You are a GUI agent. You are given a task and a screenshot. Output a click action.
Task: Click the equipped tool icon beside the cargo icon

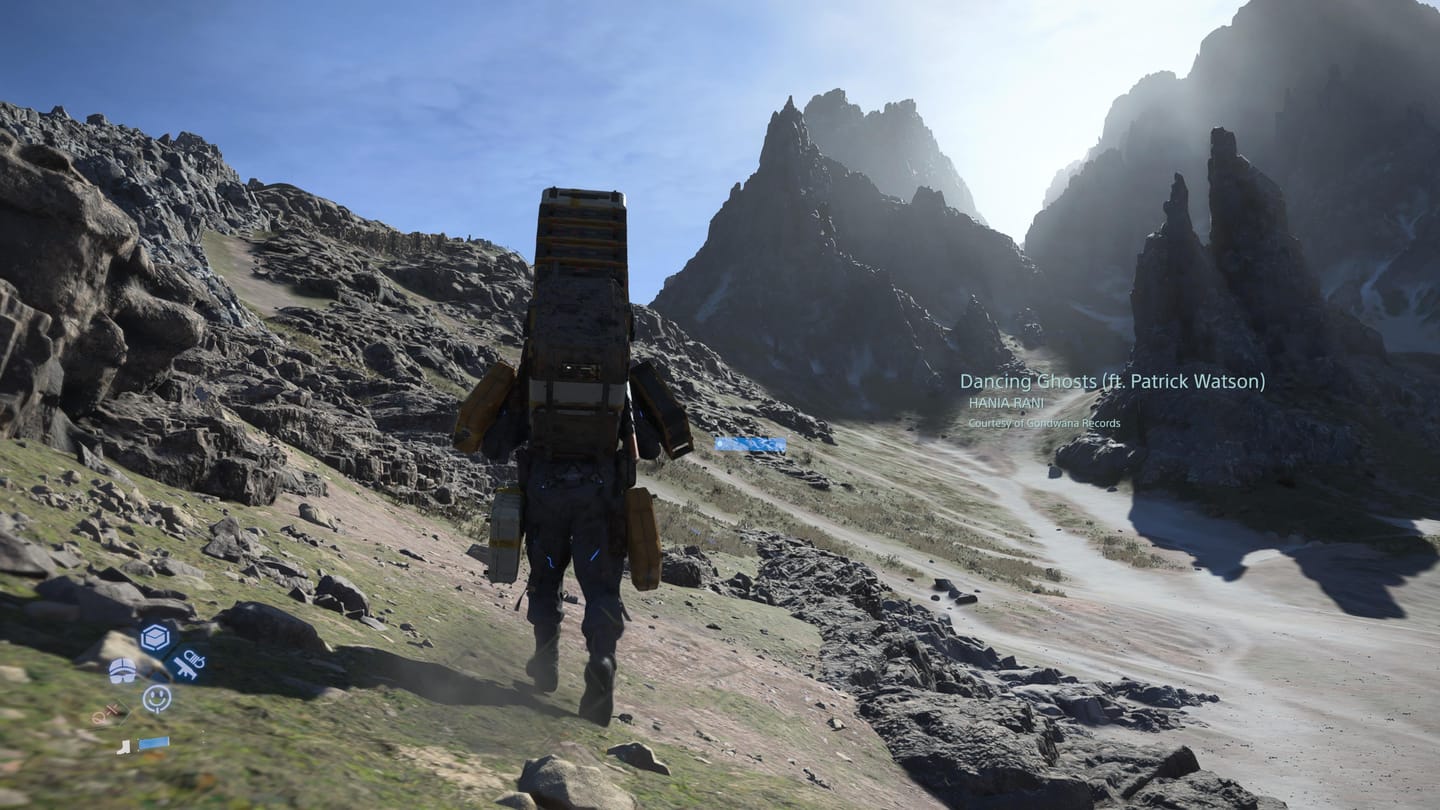[189, 664]
